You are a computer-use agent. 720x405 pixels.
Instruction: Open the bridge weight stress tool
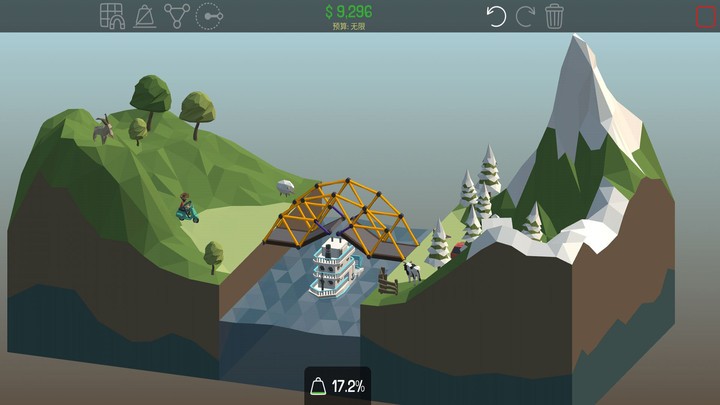pyautogui.click(x=145, y=16)
